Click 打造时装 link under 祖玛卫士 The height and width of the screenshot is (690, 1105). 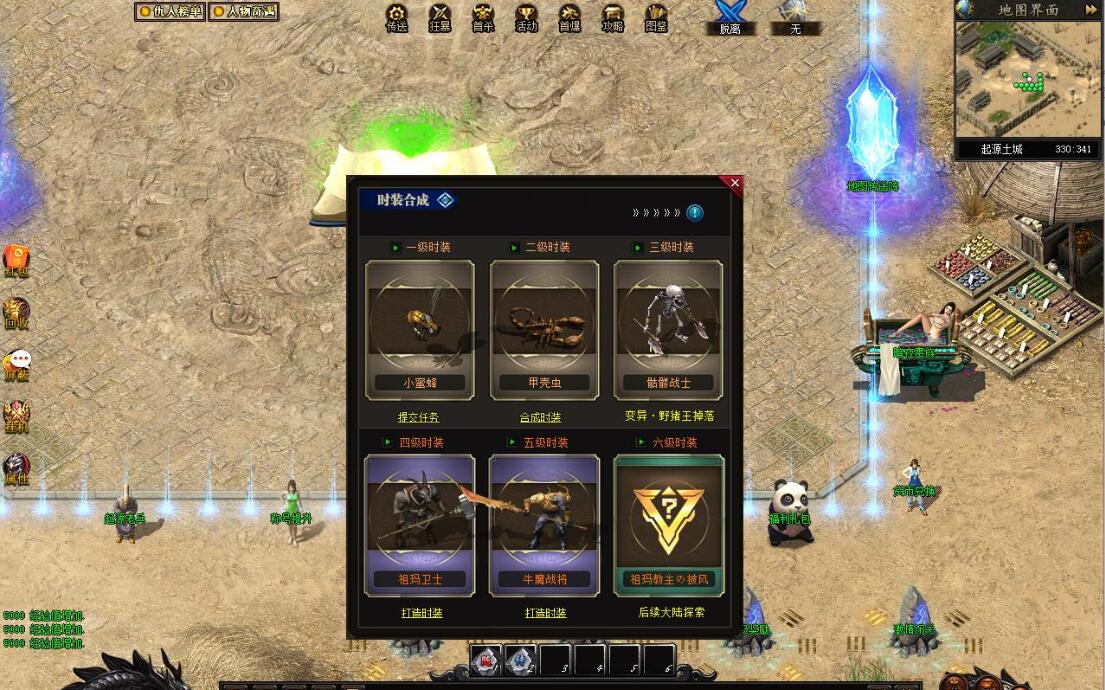coord(420,613)
